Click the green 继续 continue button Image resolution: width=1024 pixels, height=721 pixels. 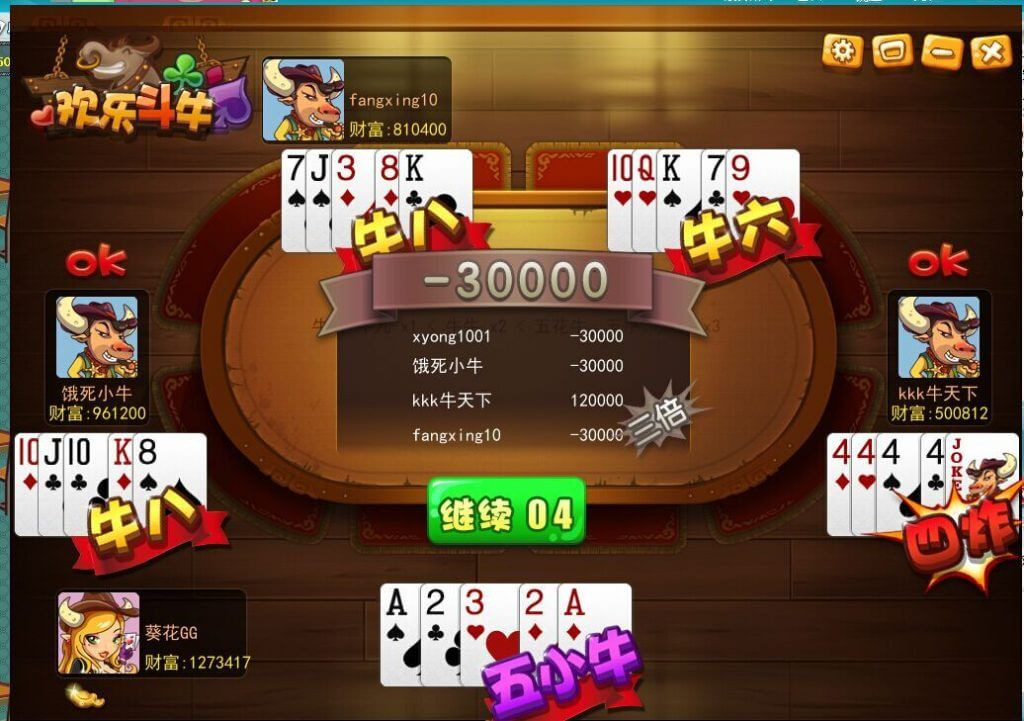tap(506, 512)
